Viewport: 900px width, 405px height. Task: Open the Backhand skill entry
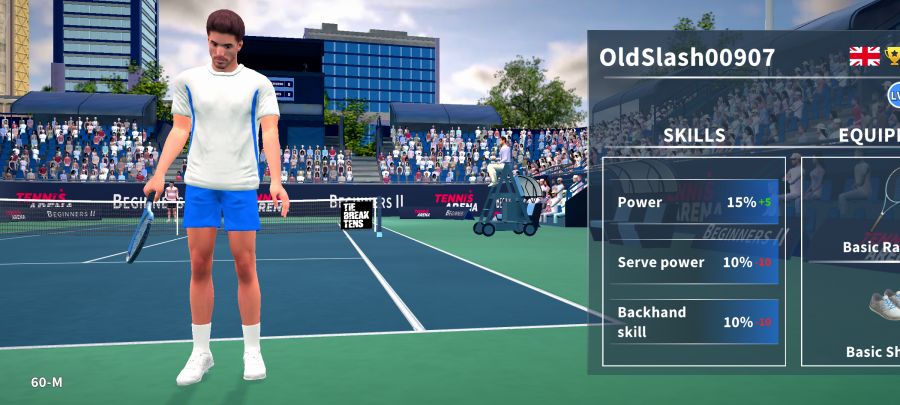click(x=696, y=322)
